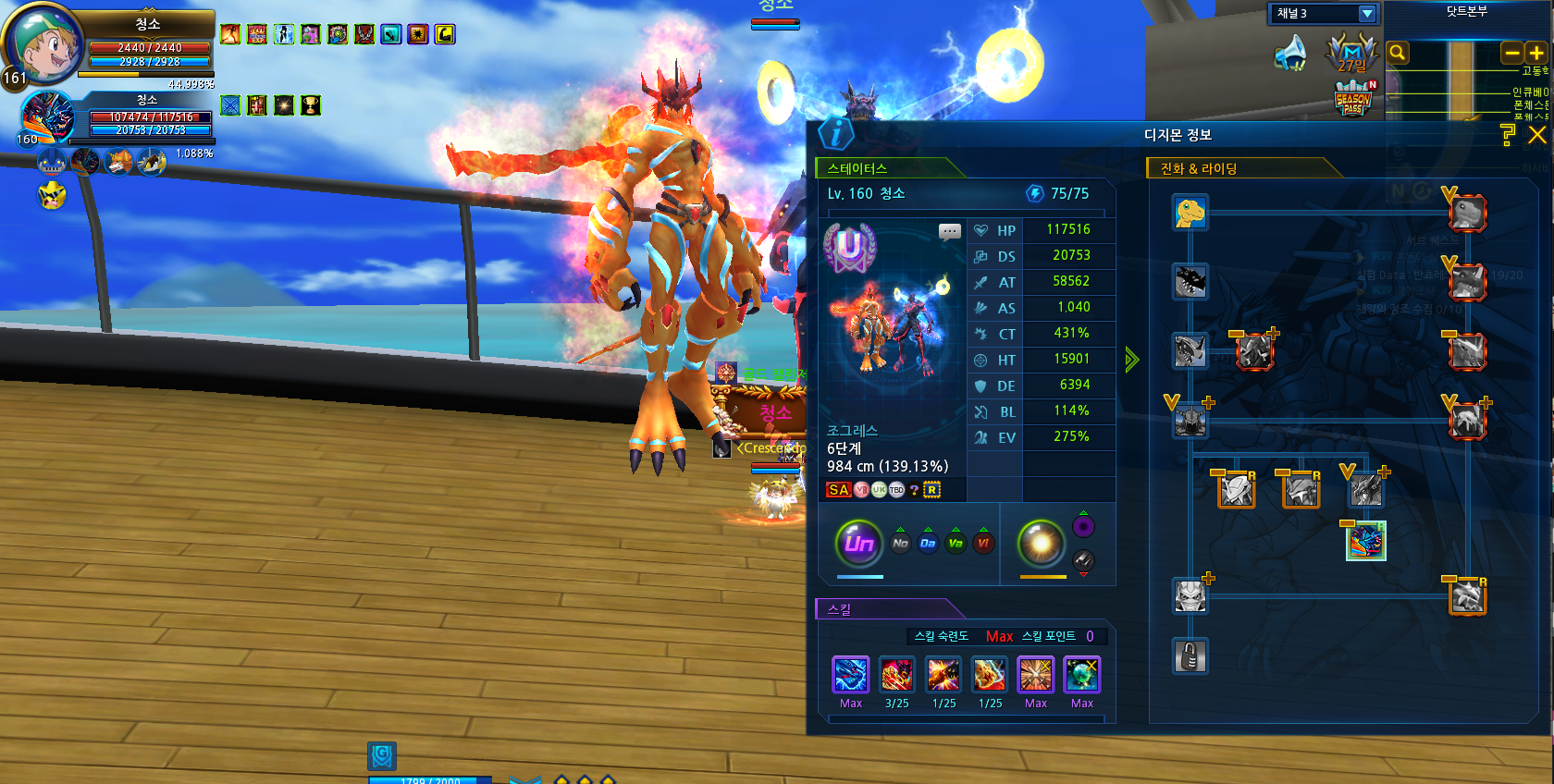1554x784 pixels.
Task: Click the megaphone announcement icon
Action: pos(1290,52)
